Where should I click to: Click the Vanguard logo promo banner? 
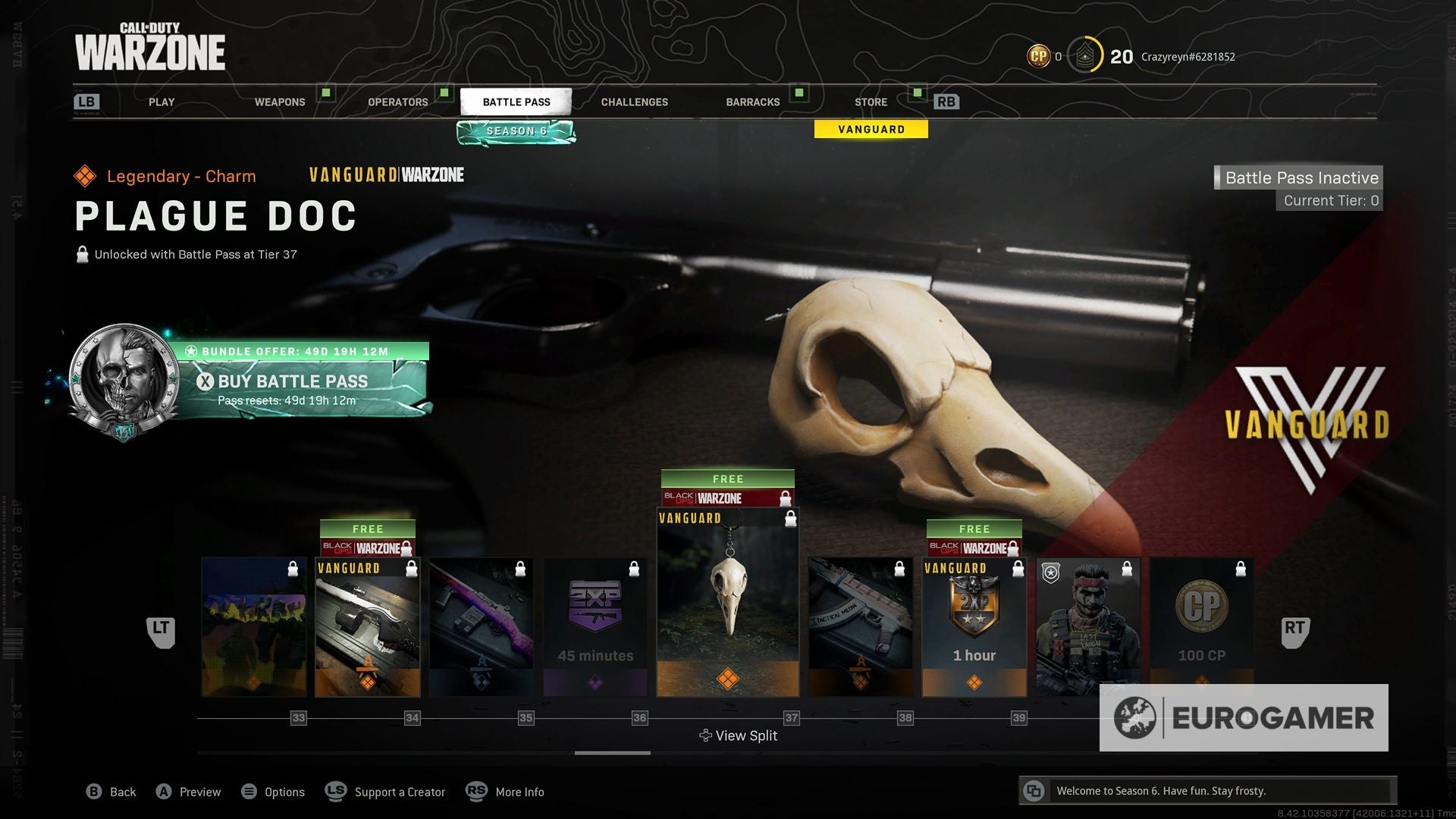click(x=1307, y=425)
